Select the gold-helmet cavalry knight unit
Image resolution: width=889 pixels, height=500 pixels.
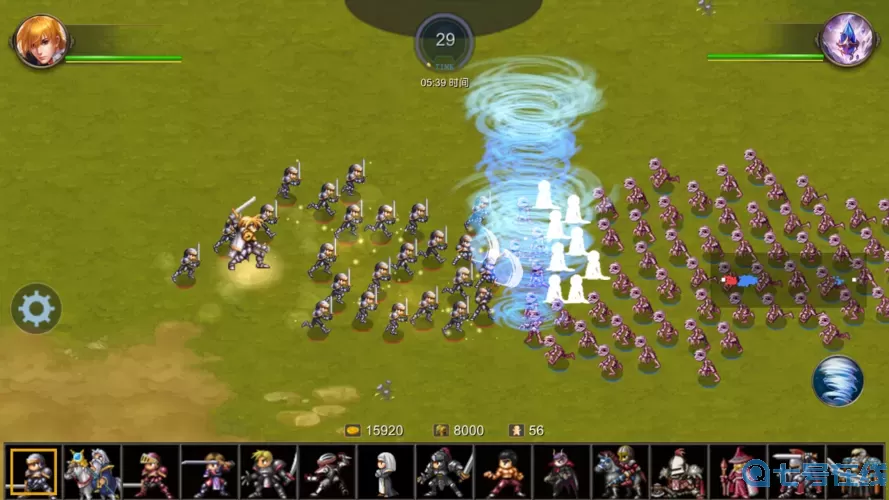pos(620,471)
